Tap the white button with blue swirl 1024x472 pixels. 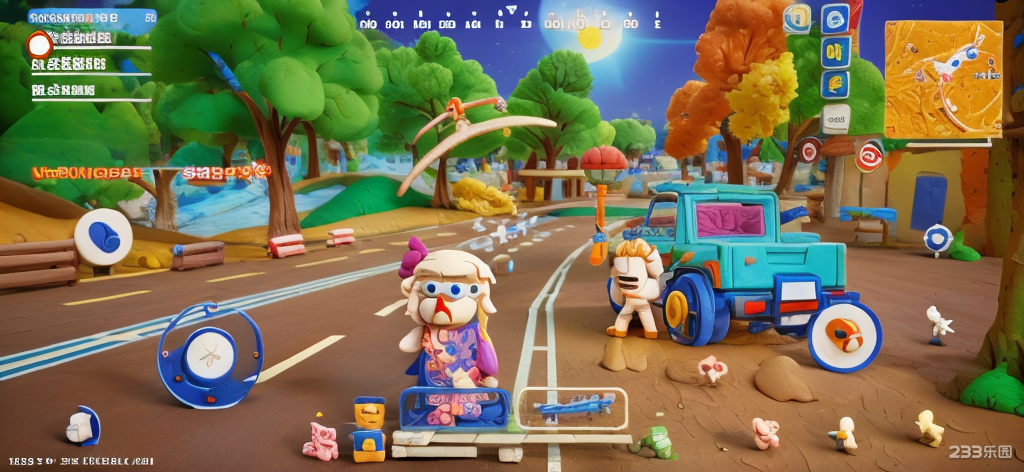(x=103, y=236)
